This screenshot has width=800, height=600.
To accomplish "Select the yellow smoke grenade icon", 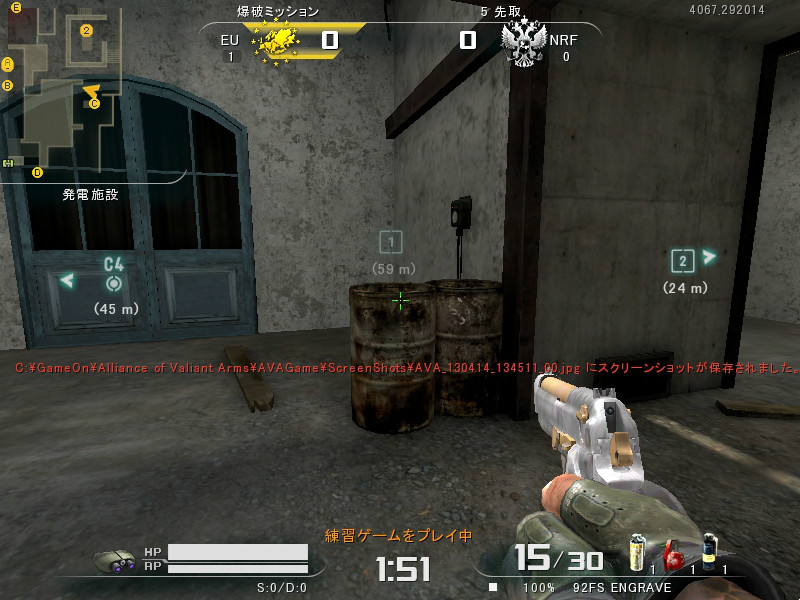I will [636, 552].
